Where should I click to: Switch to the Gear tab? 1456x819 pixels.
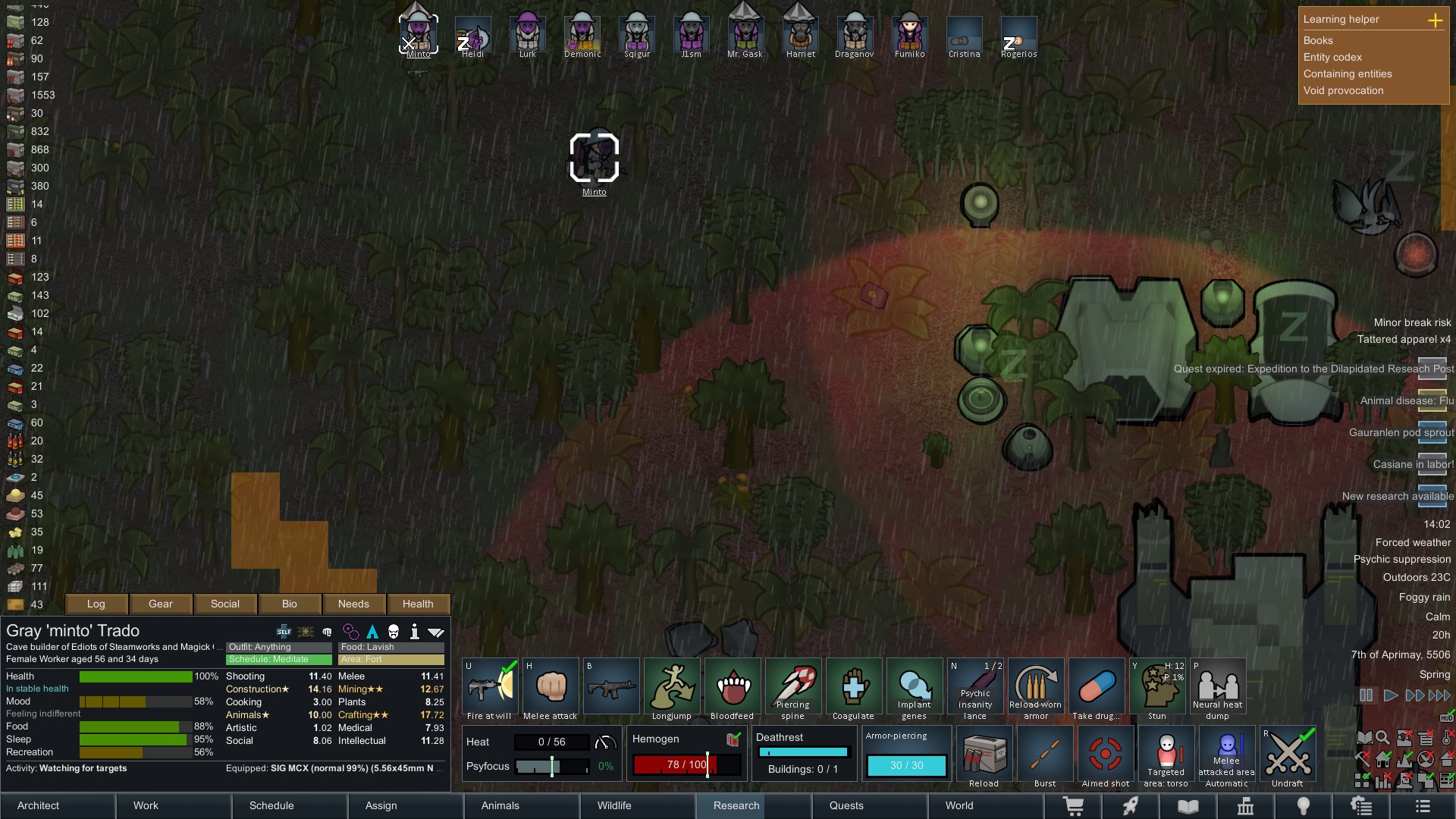point(160,604)
